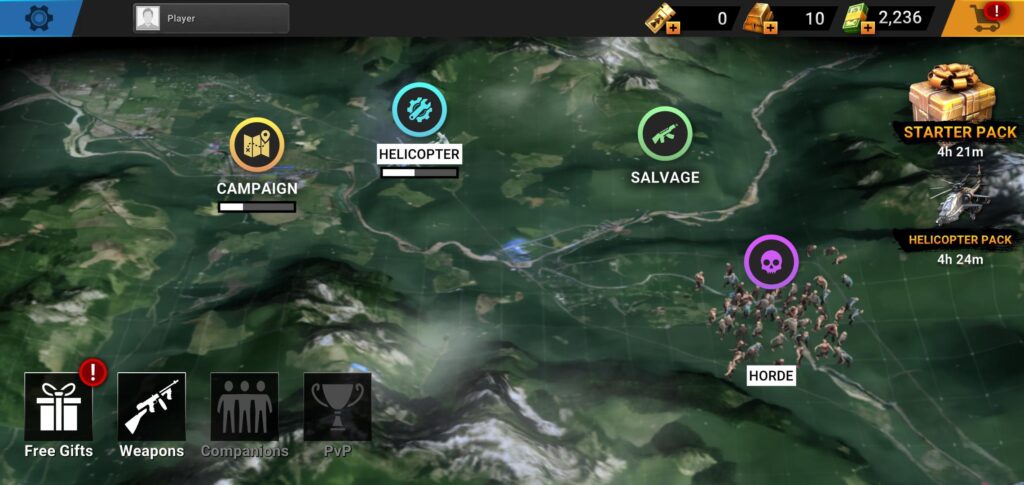Add more cash currency
Screen dimensions: 1024x485
[x=867, y=27]
